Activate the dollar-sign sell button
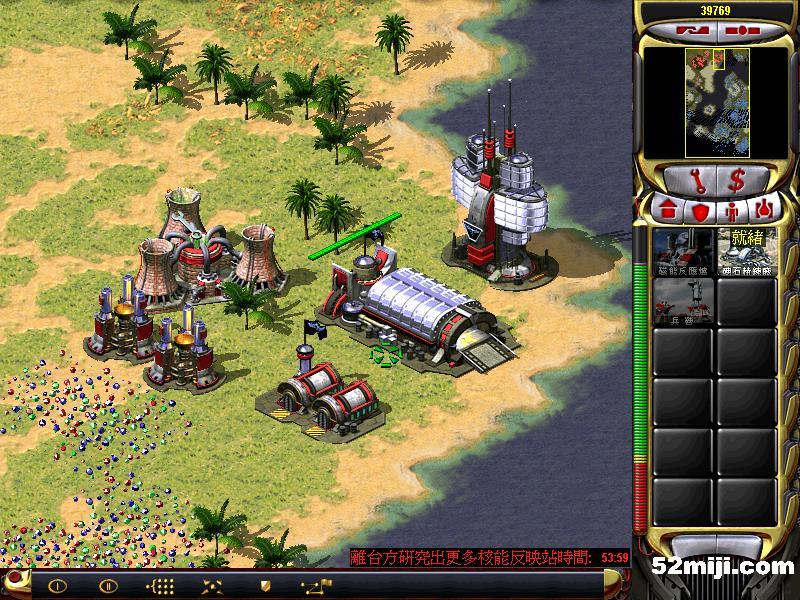This screenshot has height=600, width=800. (740, 181)
